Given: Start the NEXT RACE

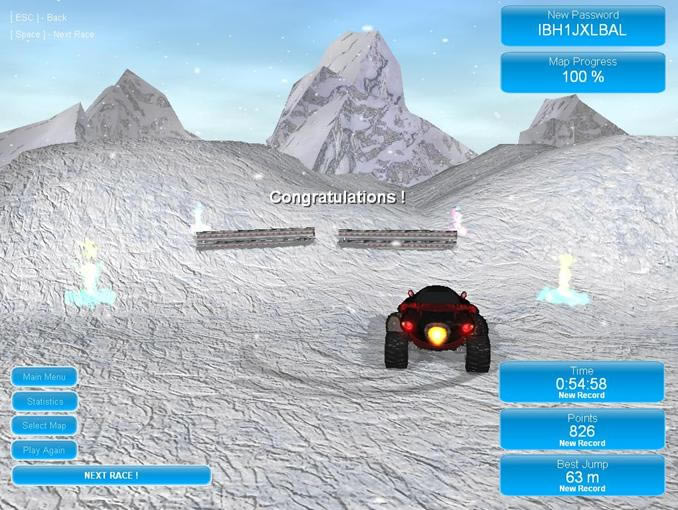Looking at the screenshot, I should (x=111, y=475).
